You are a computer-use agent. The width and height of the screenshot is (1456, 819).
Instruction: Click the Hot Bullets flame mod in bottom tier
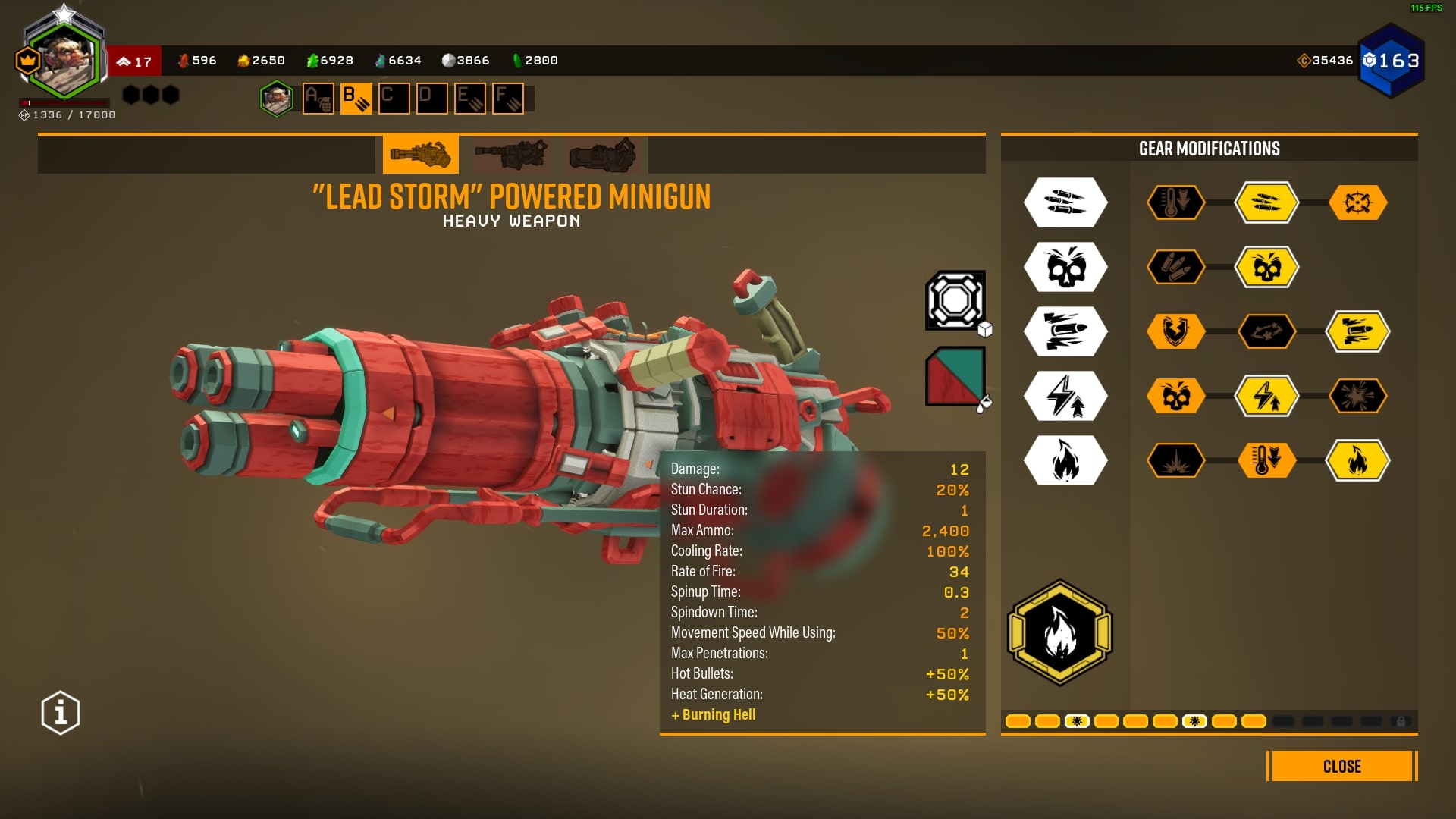pyautogui.click(x=1358, y=460)
